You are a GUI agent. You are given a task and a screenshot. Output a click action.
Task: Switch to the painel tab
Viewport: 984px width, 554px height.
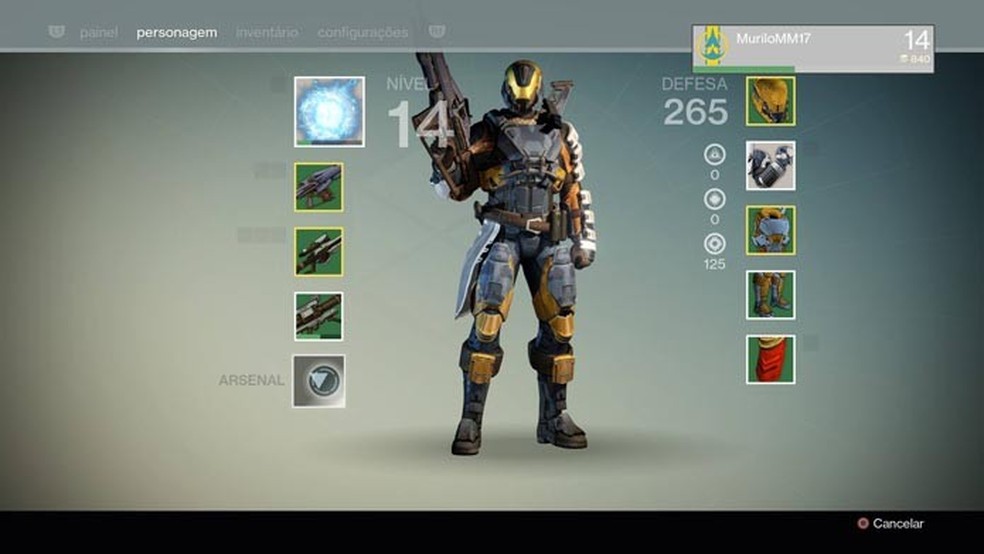(x=99, y=32)
